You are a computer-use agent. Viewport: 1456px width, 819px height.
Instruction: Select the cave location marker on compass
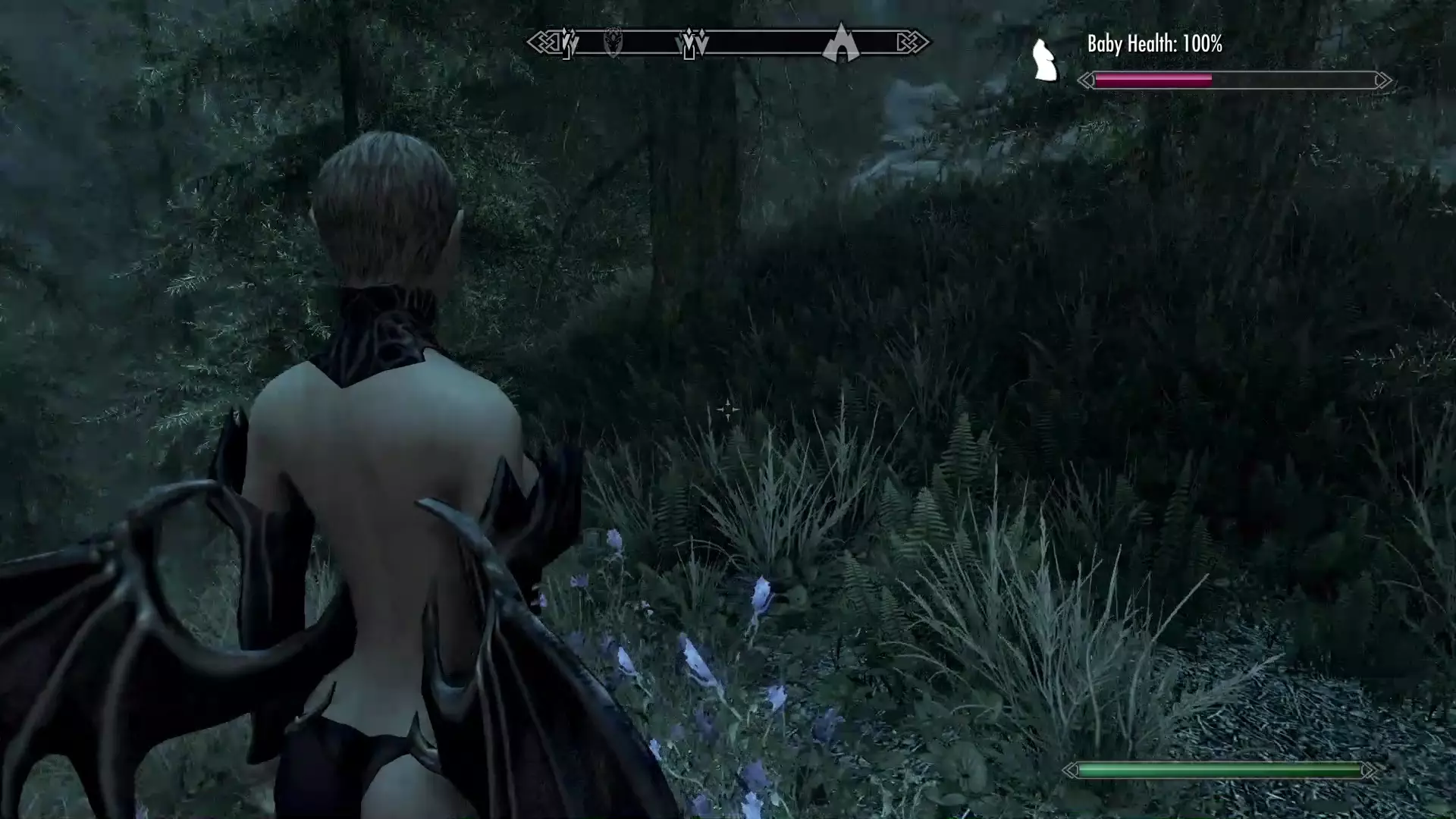click(x=840, y=43)
